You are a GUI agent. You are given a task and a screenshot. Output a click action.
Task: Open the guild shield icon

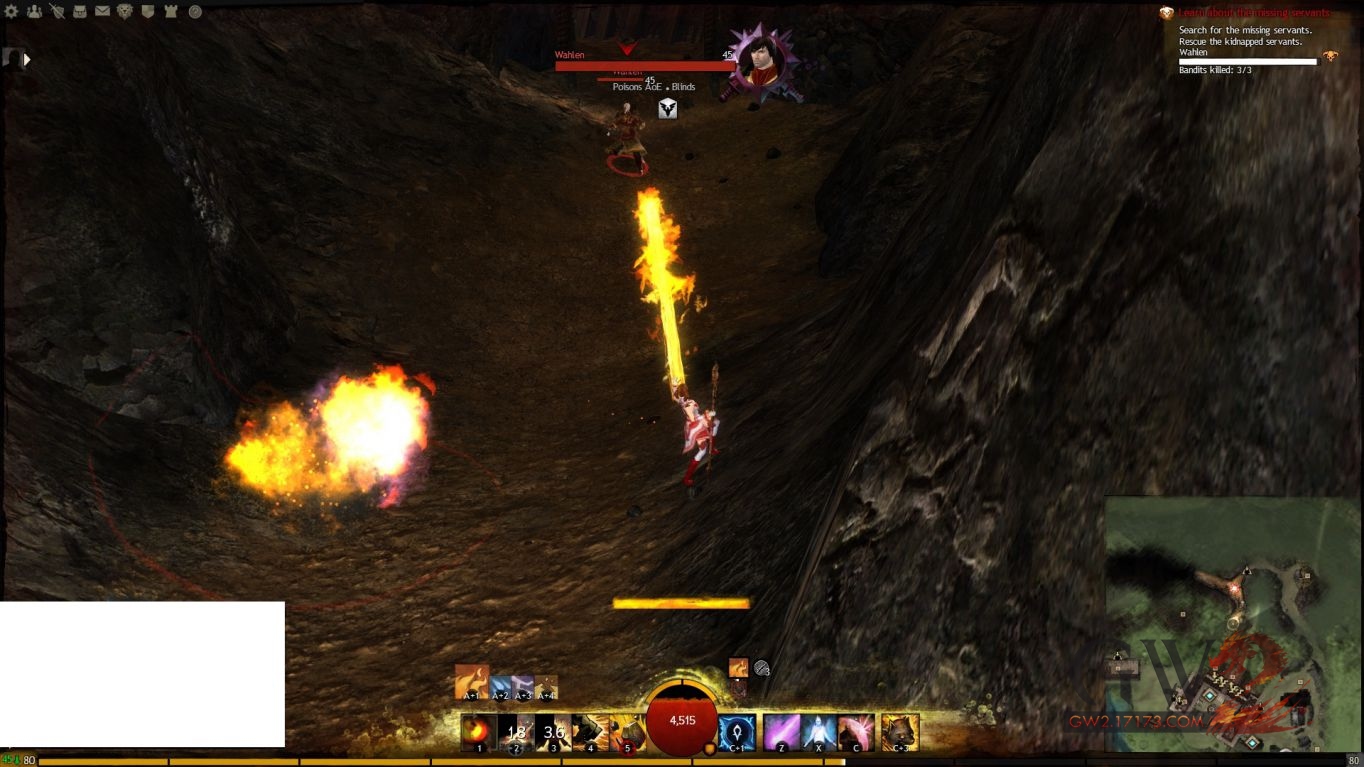pyautogui.click(x=148, y=12)
